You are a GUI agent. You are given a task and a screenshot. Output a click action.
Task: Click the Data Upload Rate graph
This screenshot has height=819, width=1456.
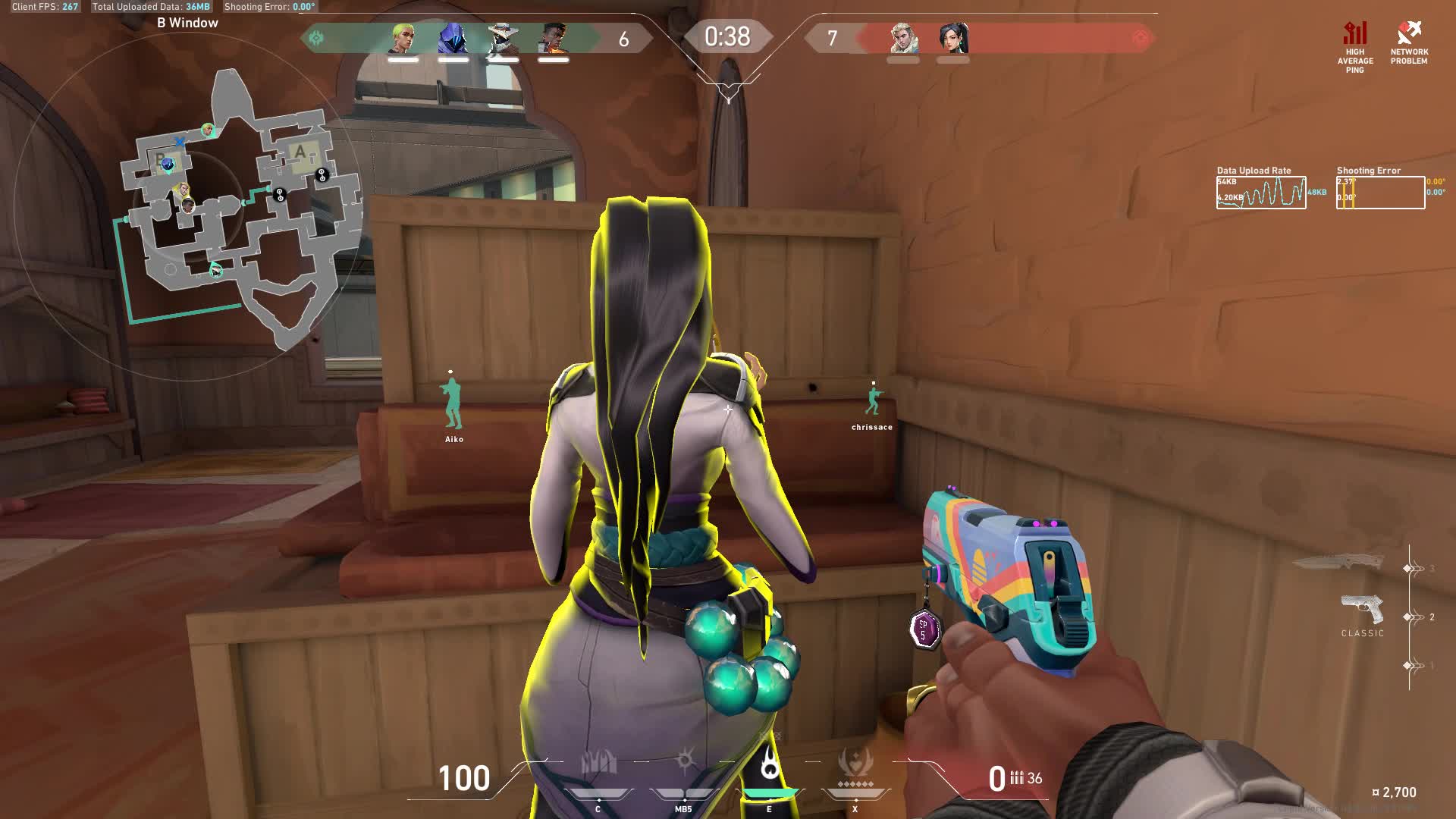pyautogui.click(x=1261, y=193)
